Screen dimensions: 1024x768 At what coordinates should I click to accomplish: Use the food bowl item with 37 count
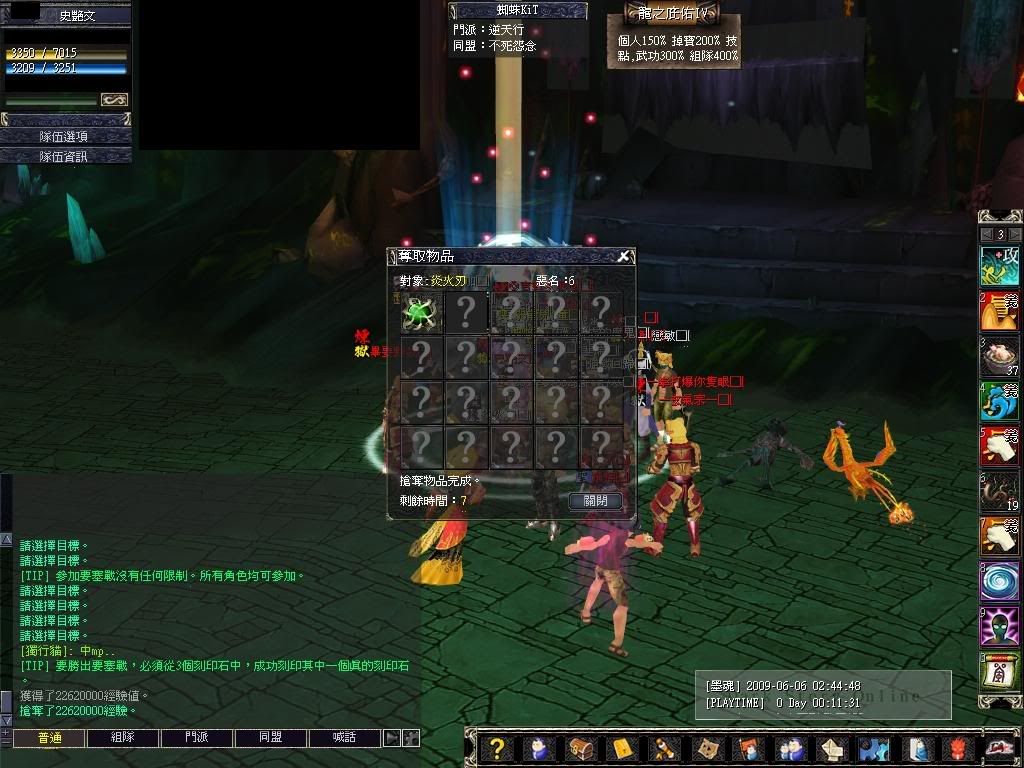[x=998, y=357]
